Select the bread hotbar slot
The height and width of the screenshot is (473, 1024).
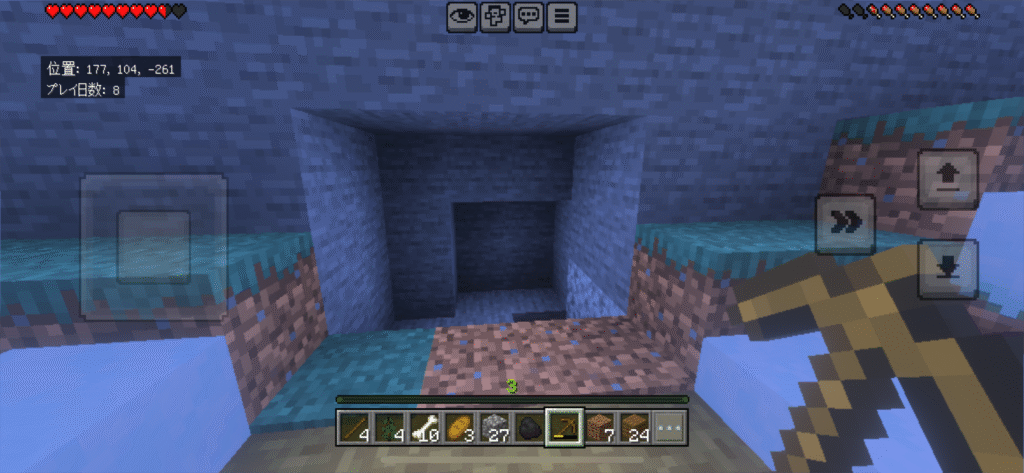460,427
